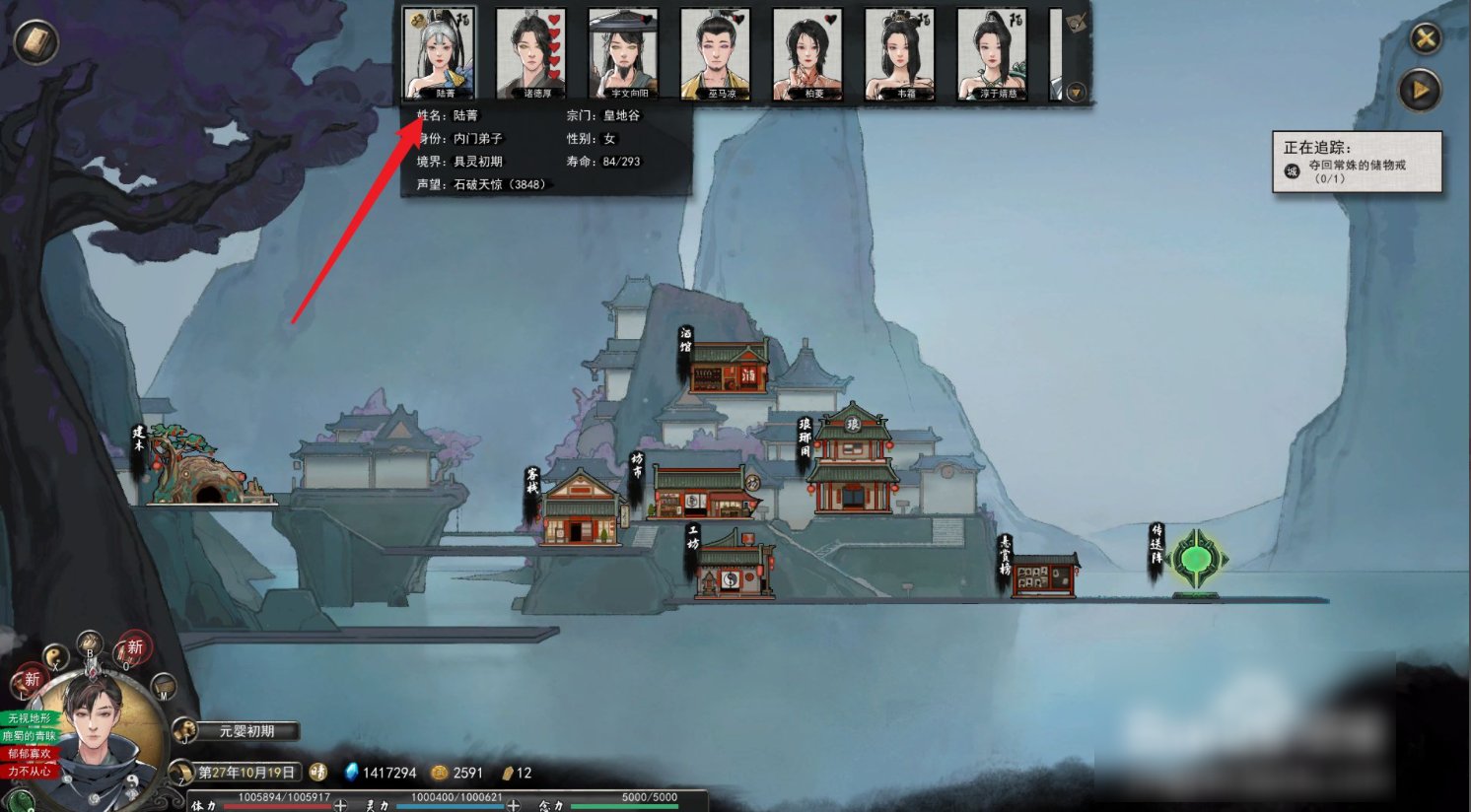This screenshot has width=1471, height=812.
Task: Choose the 韦霜 portrait
Action: coord(899,53)
